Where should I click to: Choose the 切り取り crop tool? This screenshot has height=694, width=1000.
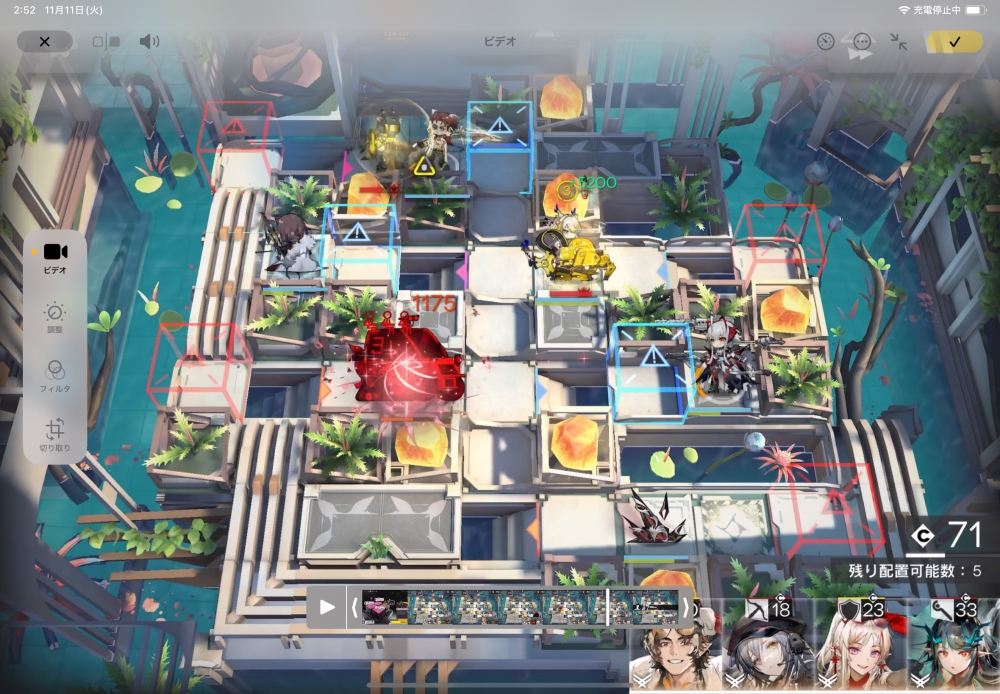point(55,433)
